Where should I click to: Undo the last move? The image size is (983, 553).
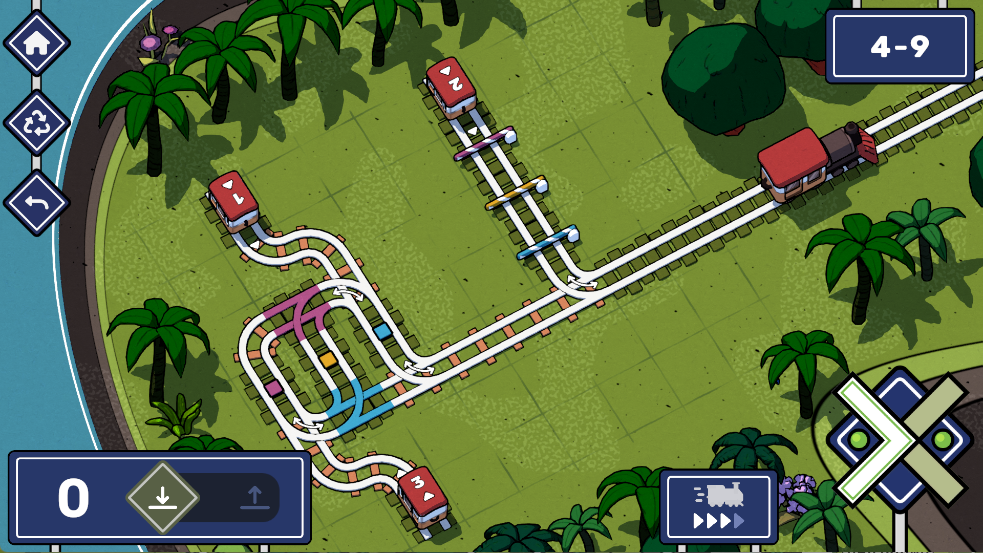click(37, 203)
